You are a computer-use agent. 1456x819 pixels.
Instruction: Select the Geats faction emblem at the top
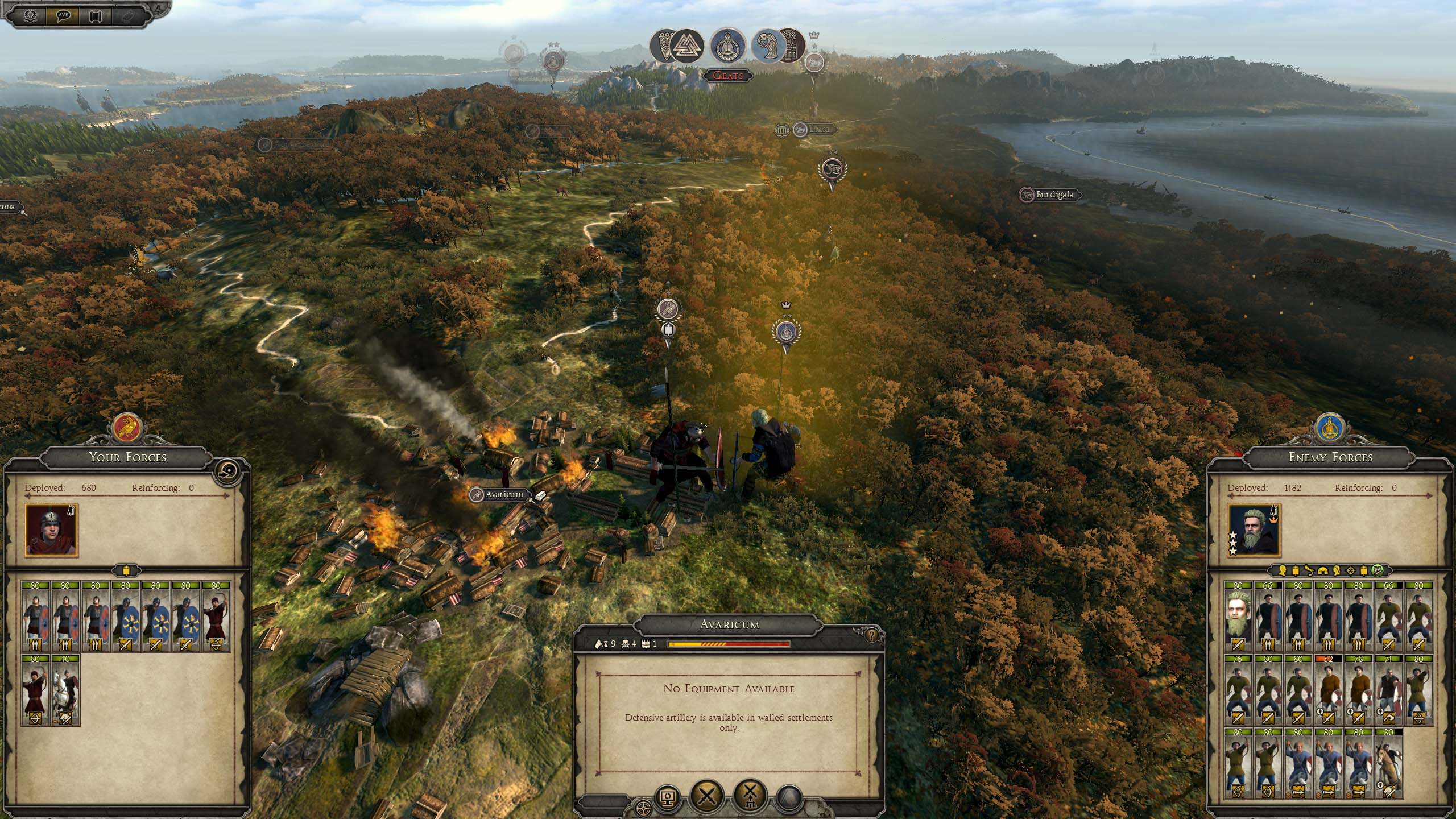727,47
